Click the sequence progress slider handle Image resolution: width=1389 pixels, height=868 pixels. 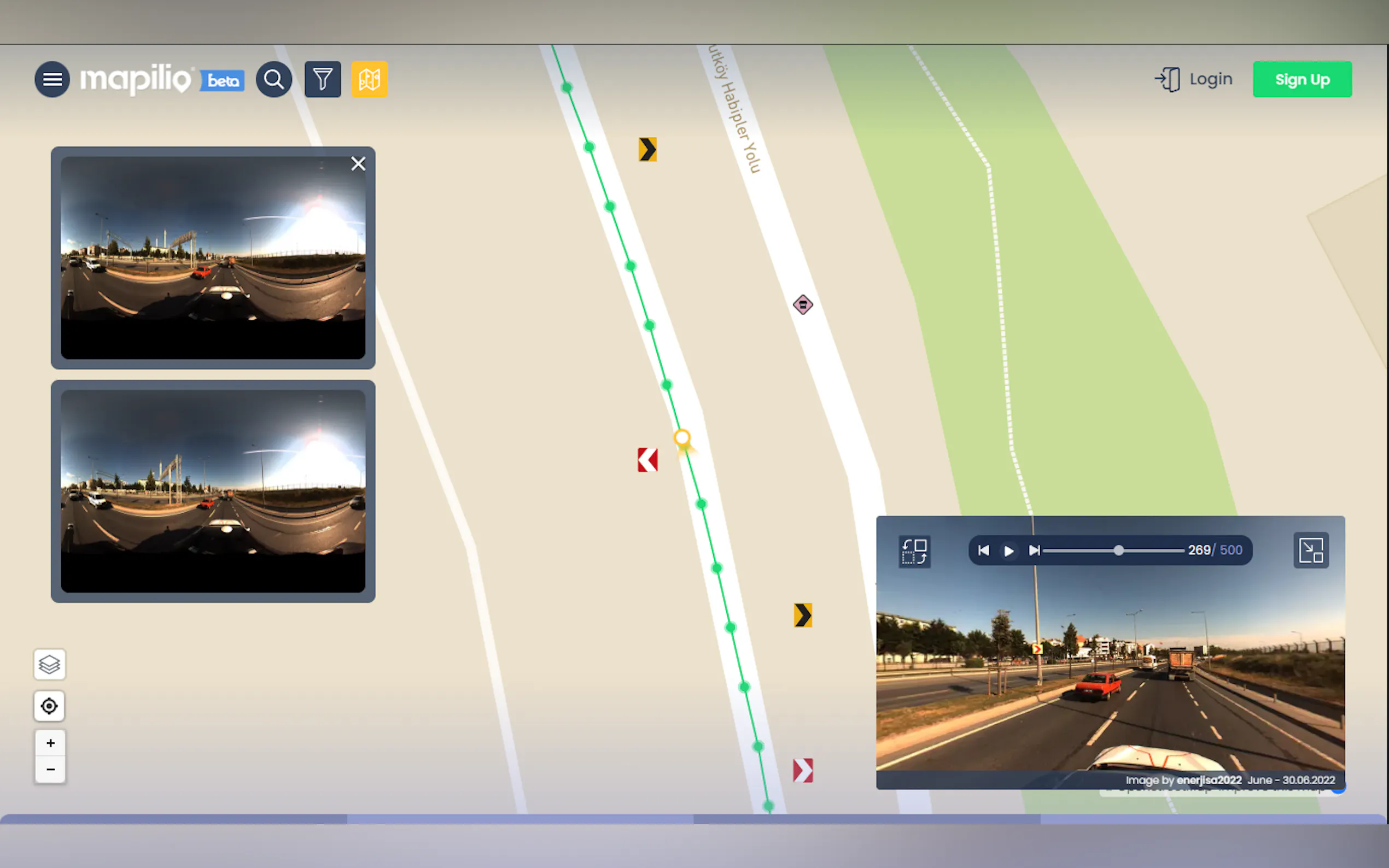(1118, 550)
